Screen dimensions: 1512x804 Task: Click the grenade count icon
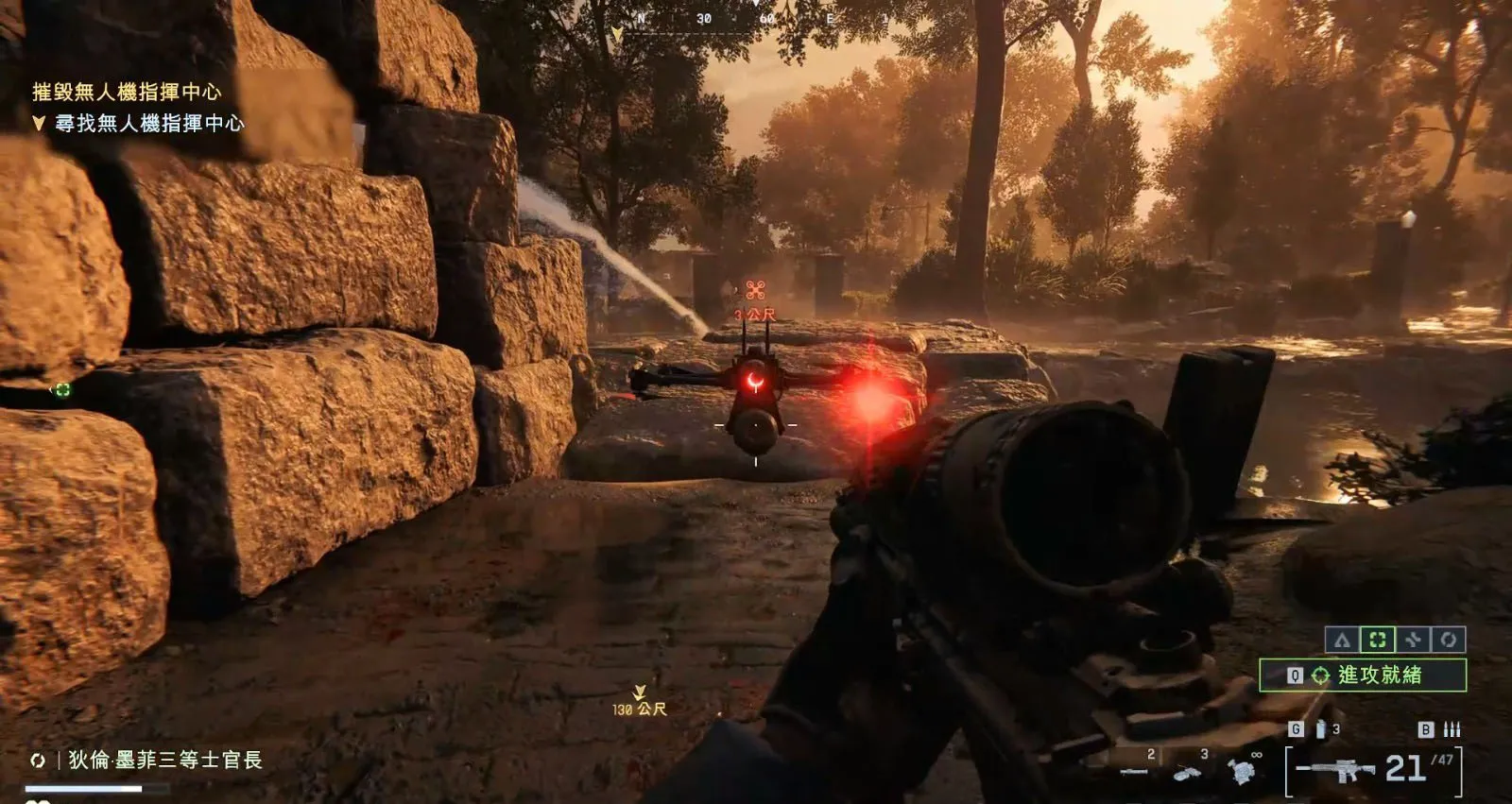1321,729
